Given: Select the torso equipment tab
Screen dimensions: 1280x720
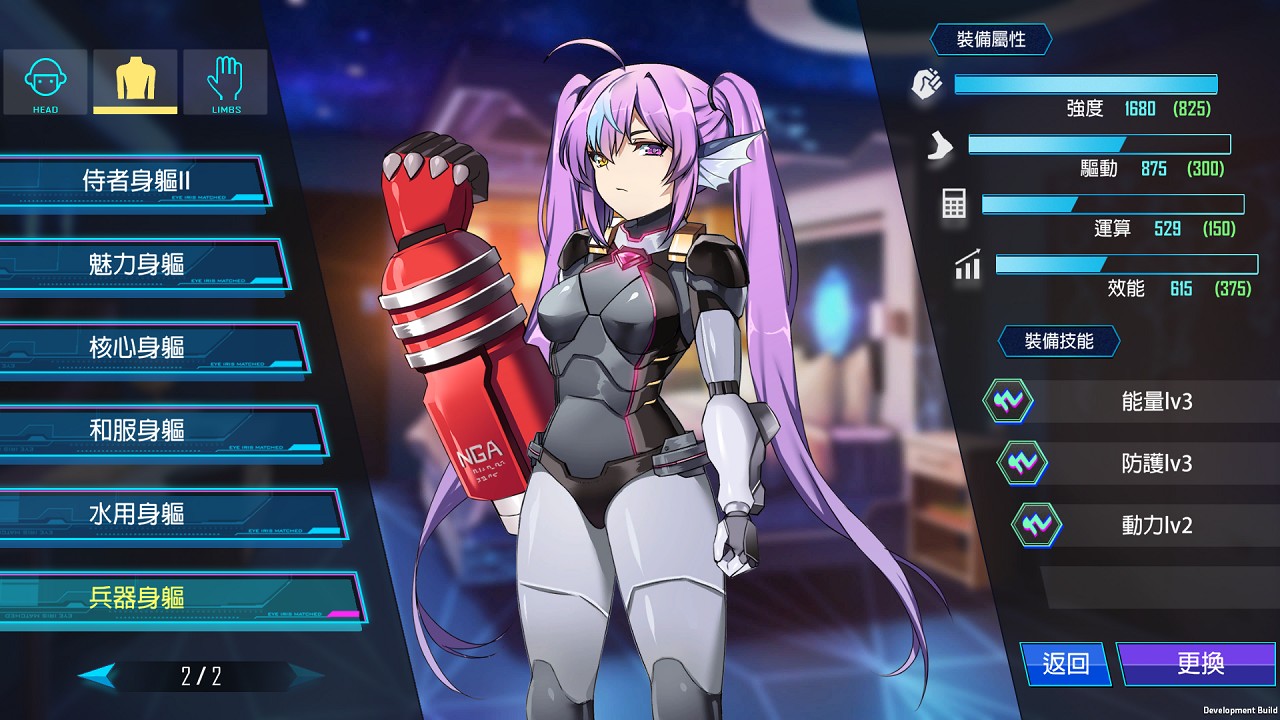Looking at the screenshot, I should click(135, 82).
